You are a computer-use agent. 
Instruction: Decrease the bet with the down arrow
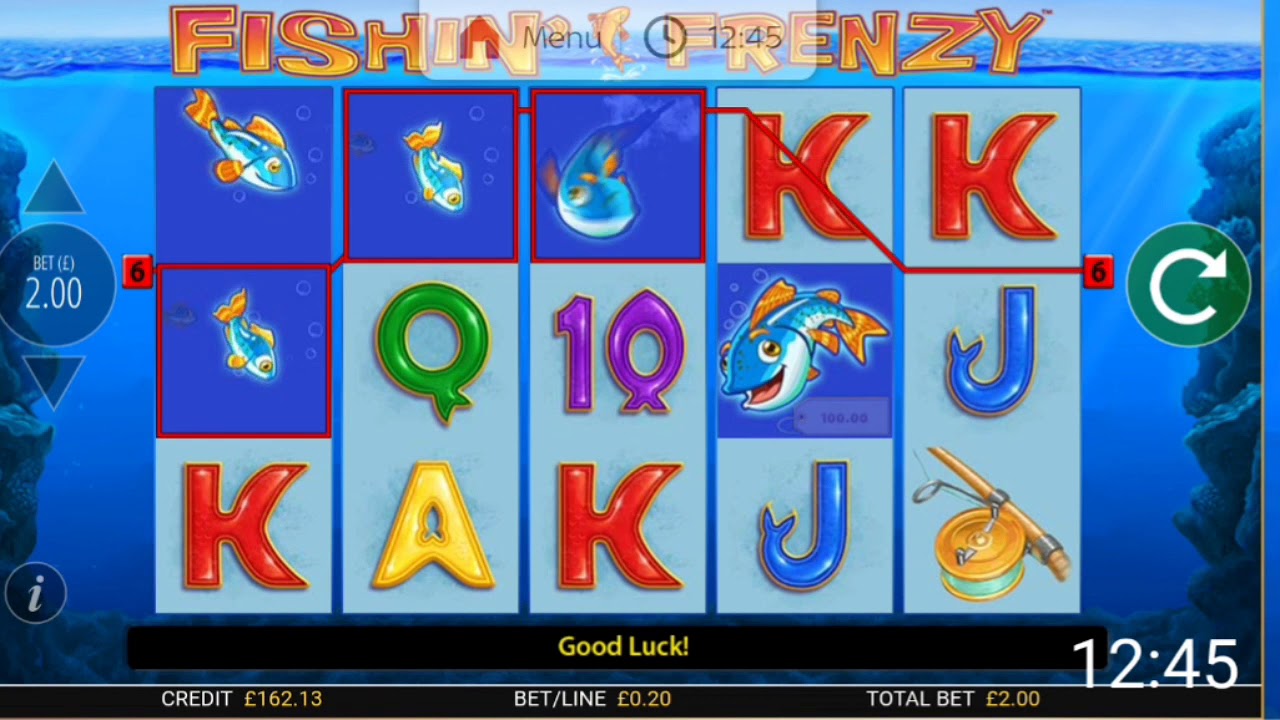point(54,380)
